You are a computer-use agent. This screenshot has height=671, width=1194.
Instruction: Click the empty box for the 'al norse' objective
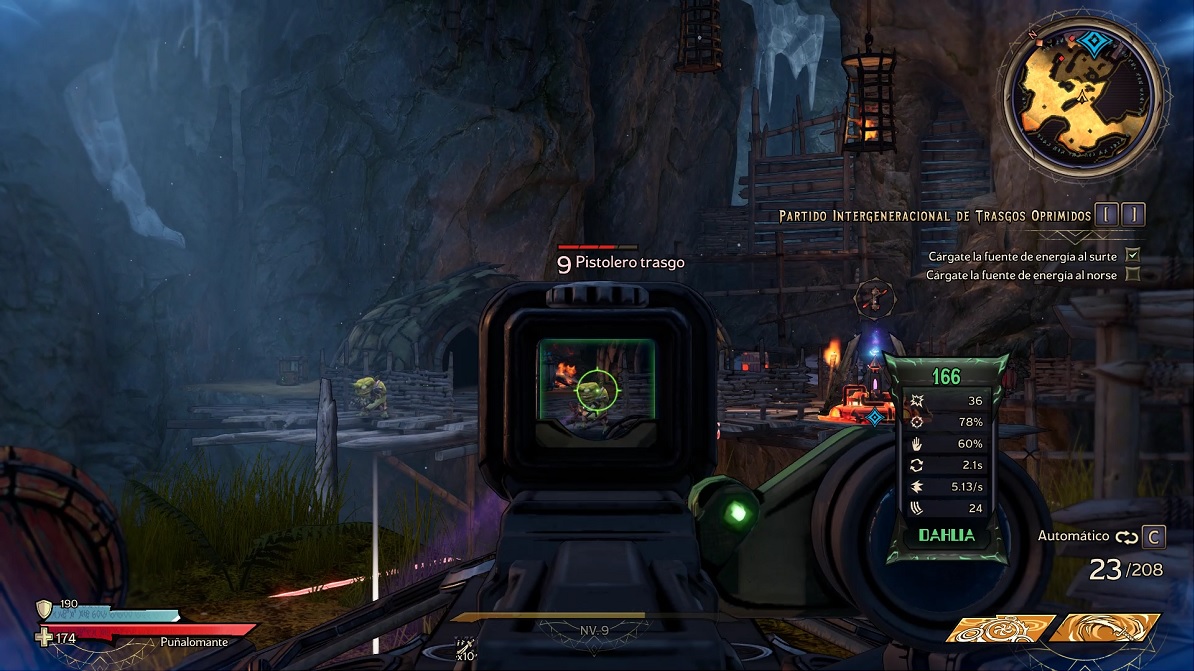(1133, 274)
